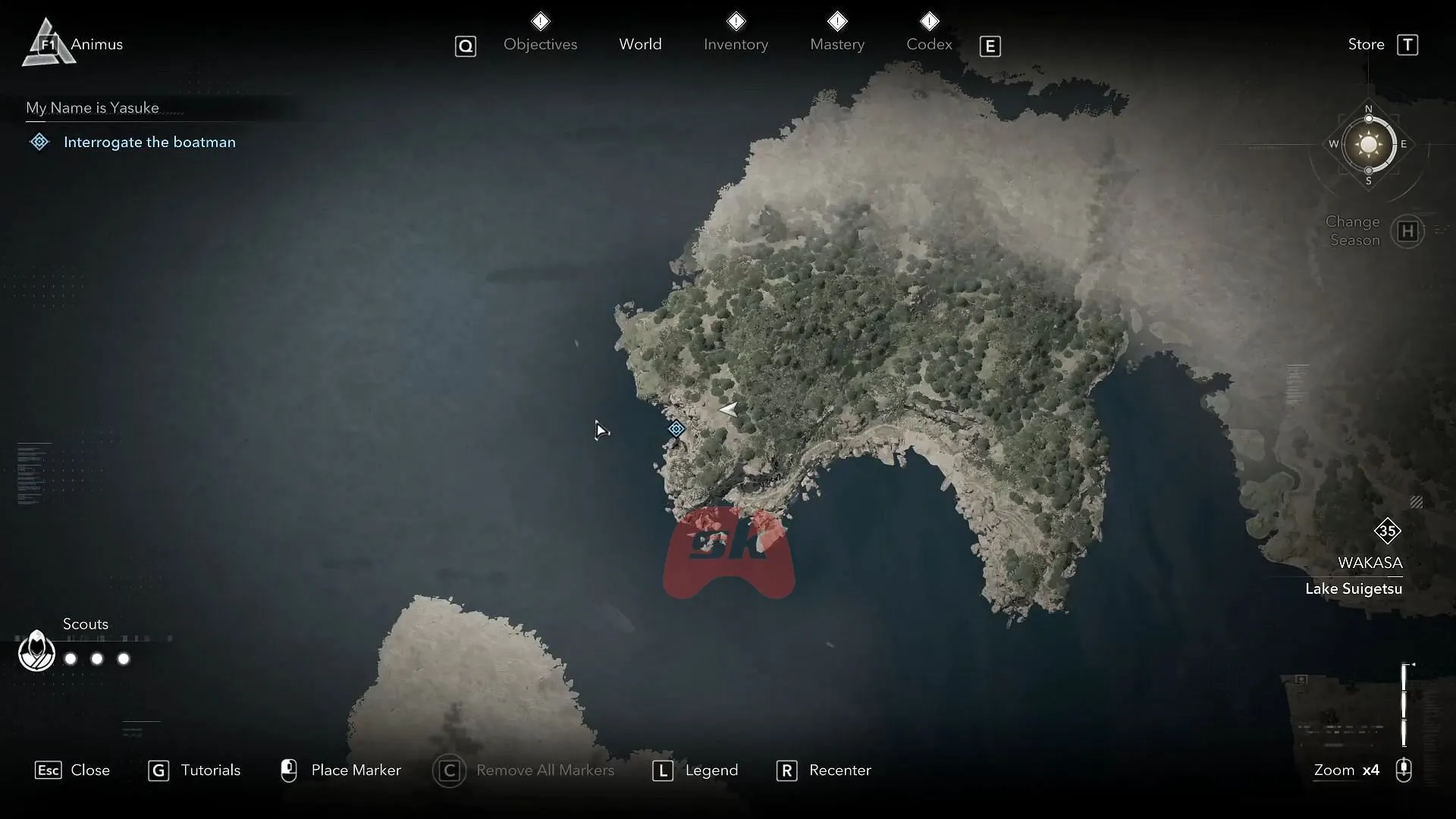Switch to the Inventory tab
This screenshot has height=819, width=1456.
click(736, 44)
